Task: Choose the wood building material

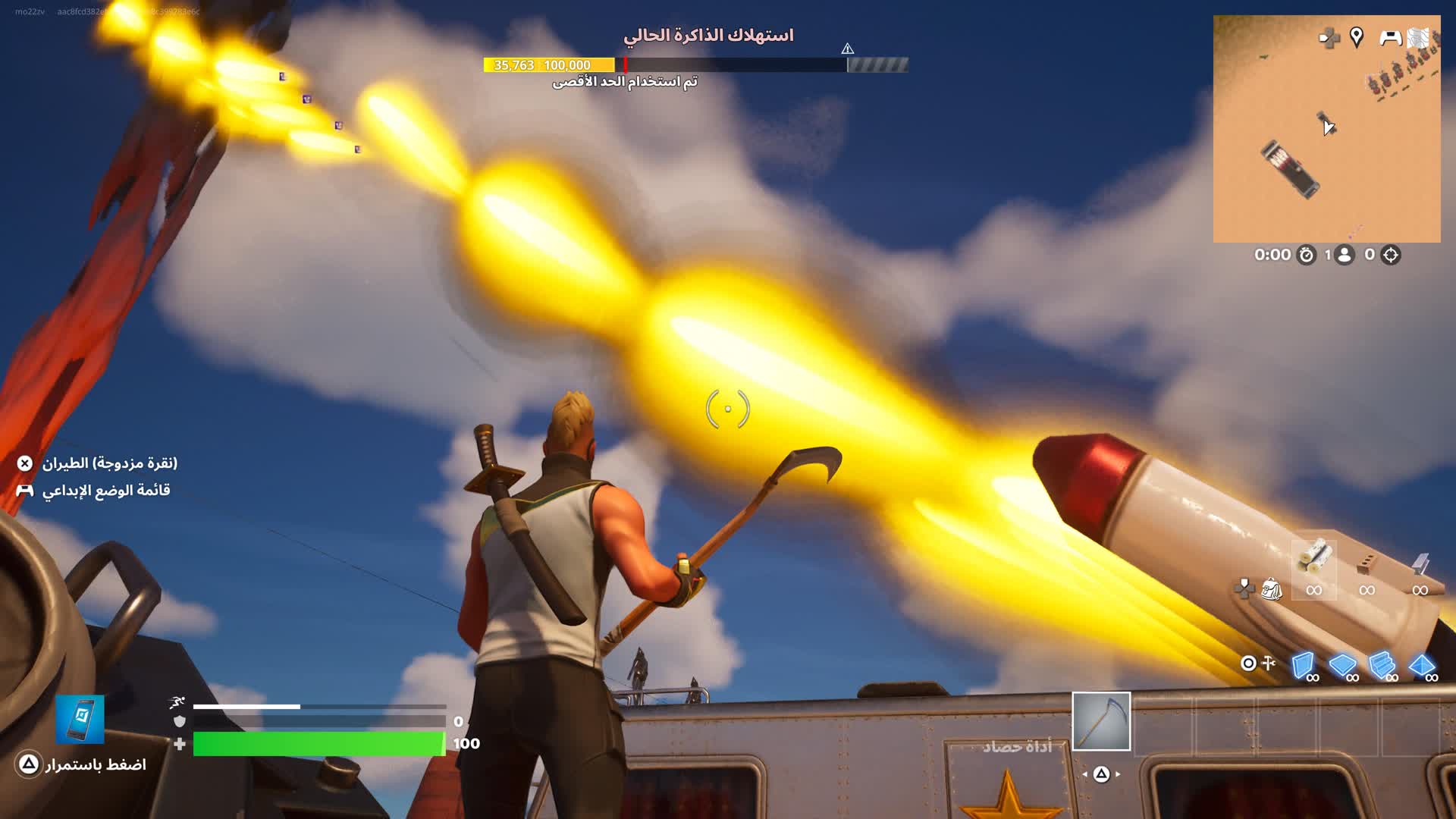Action: [x=1313, y=561]
